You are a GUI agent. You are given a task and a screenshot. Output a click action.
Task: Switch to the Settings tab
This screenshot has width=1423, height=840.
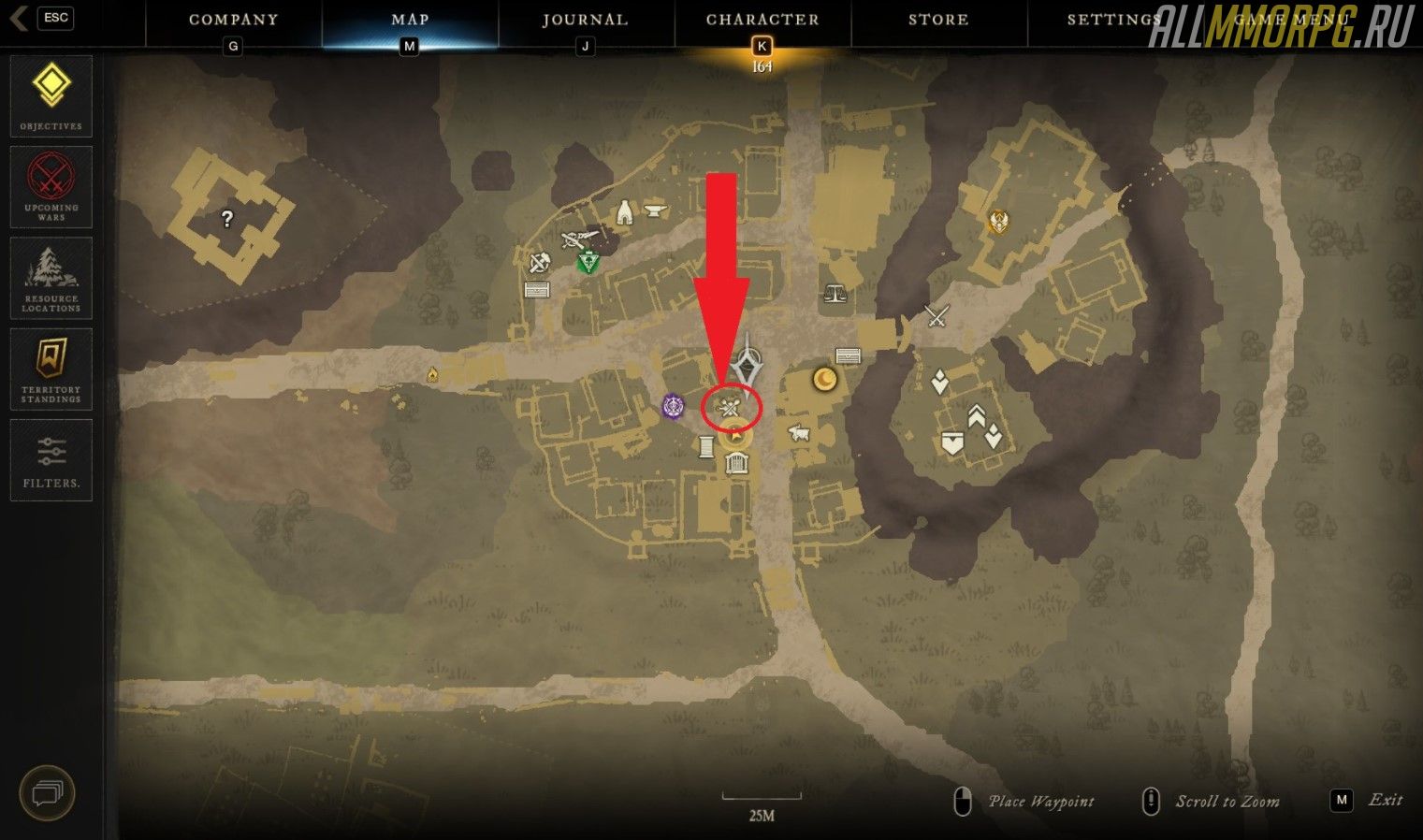pyautogui.click(x=1113, y=20)
